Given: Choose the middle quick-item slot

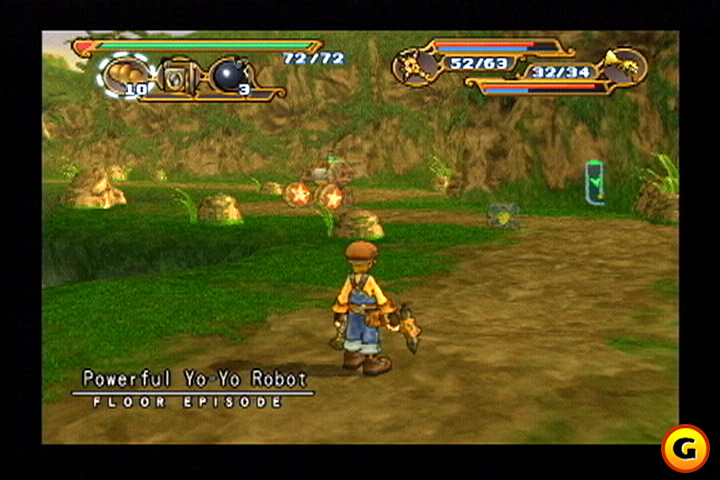Looking at the screenshot, I should (x=179, y=76).
